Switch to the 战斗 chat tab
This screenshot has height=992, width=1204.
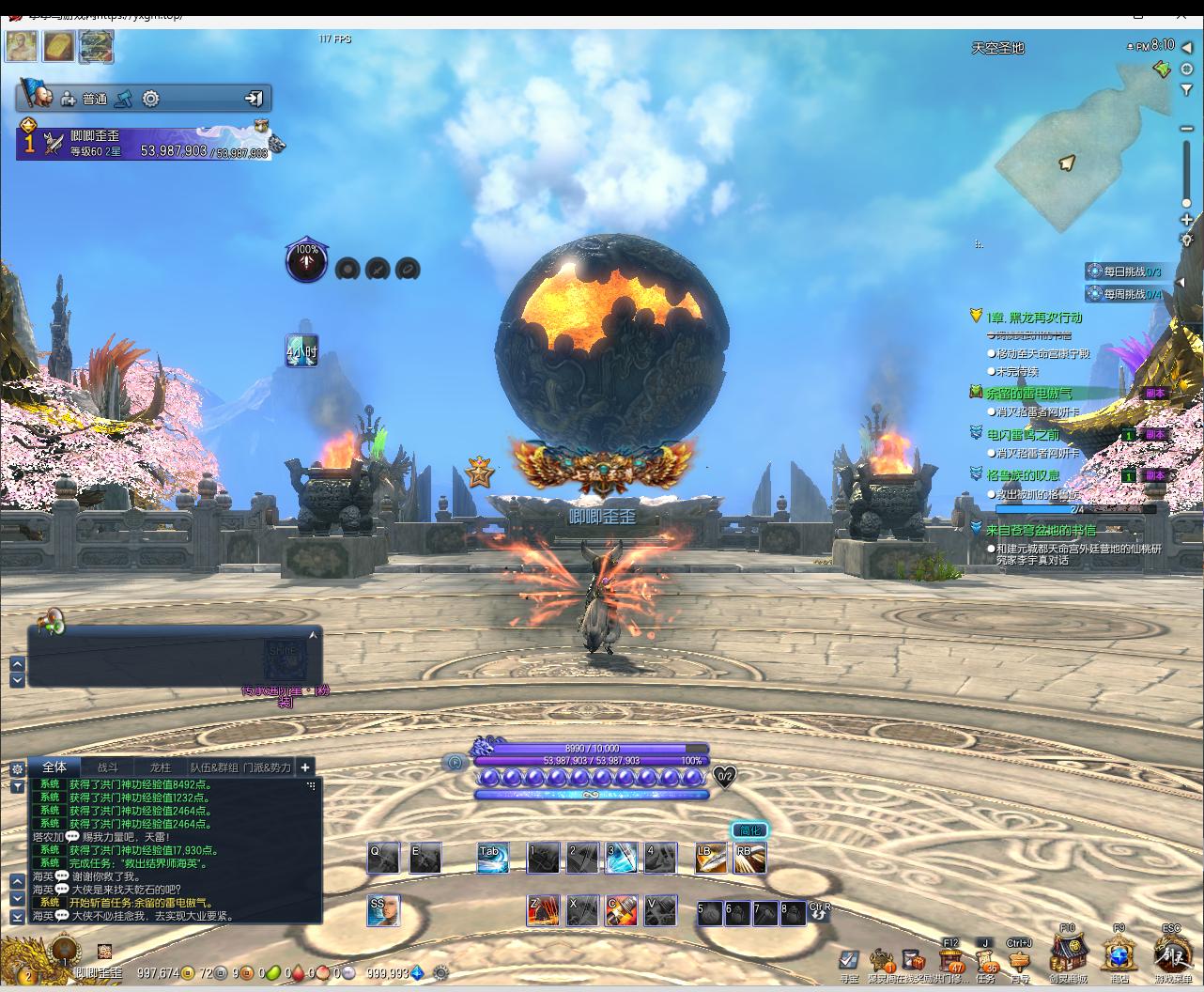point(108,767)
